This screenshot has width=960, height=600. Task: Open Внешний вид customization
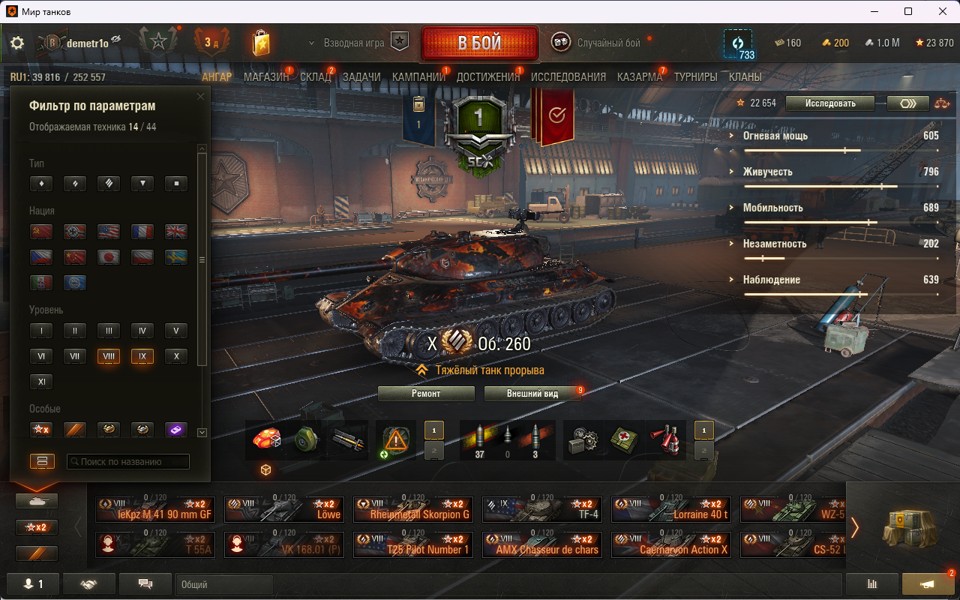(533, 393)
